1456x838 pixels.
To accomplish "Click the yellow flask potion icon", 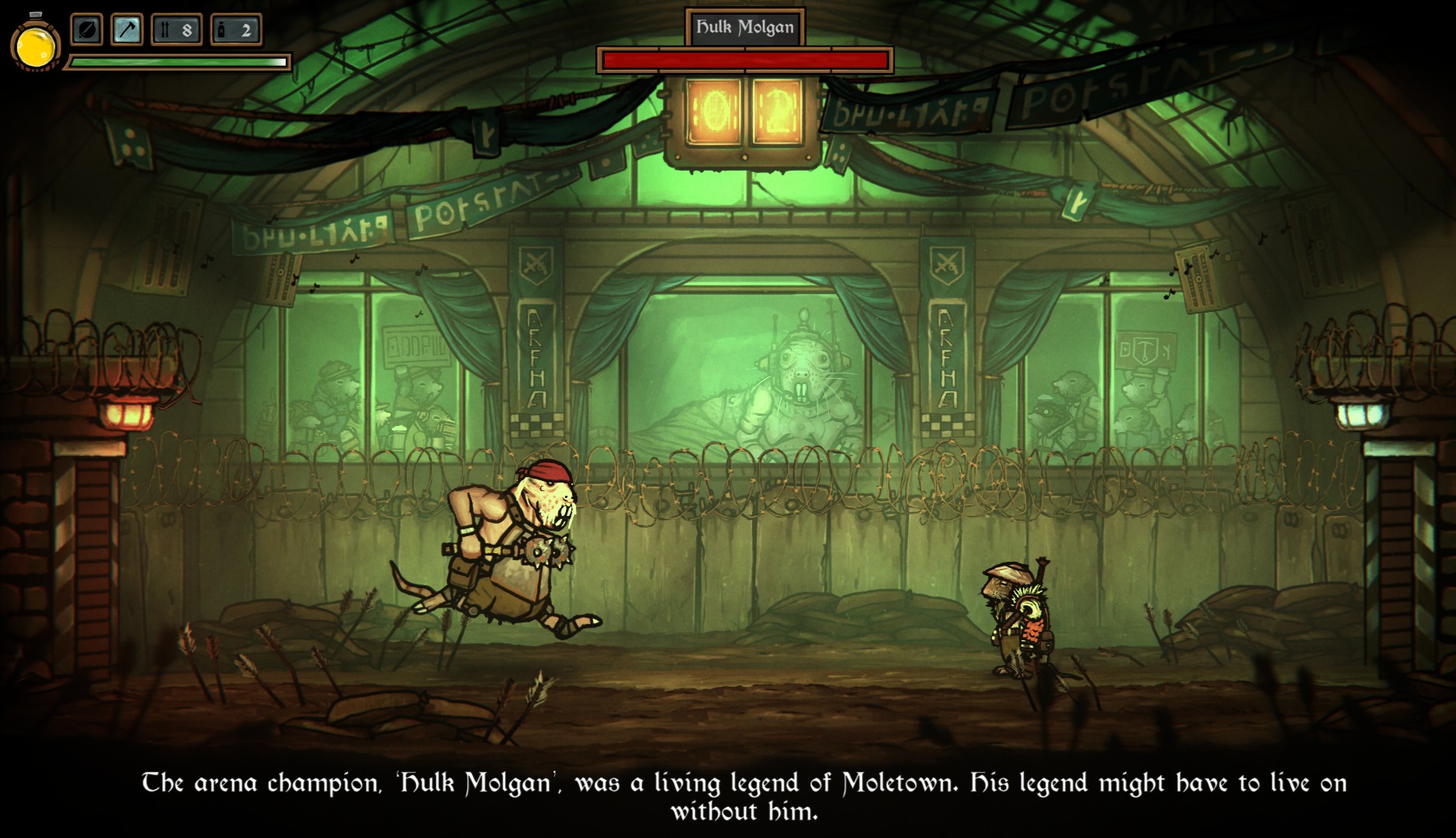I will tap(35, 45).
